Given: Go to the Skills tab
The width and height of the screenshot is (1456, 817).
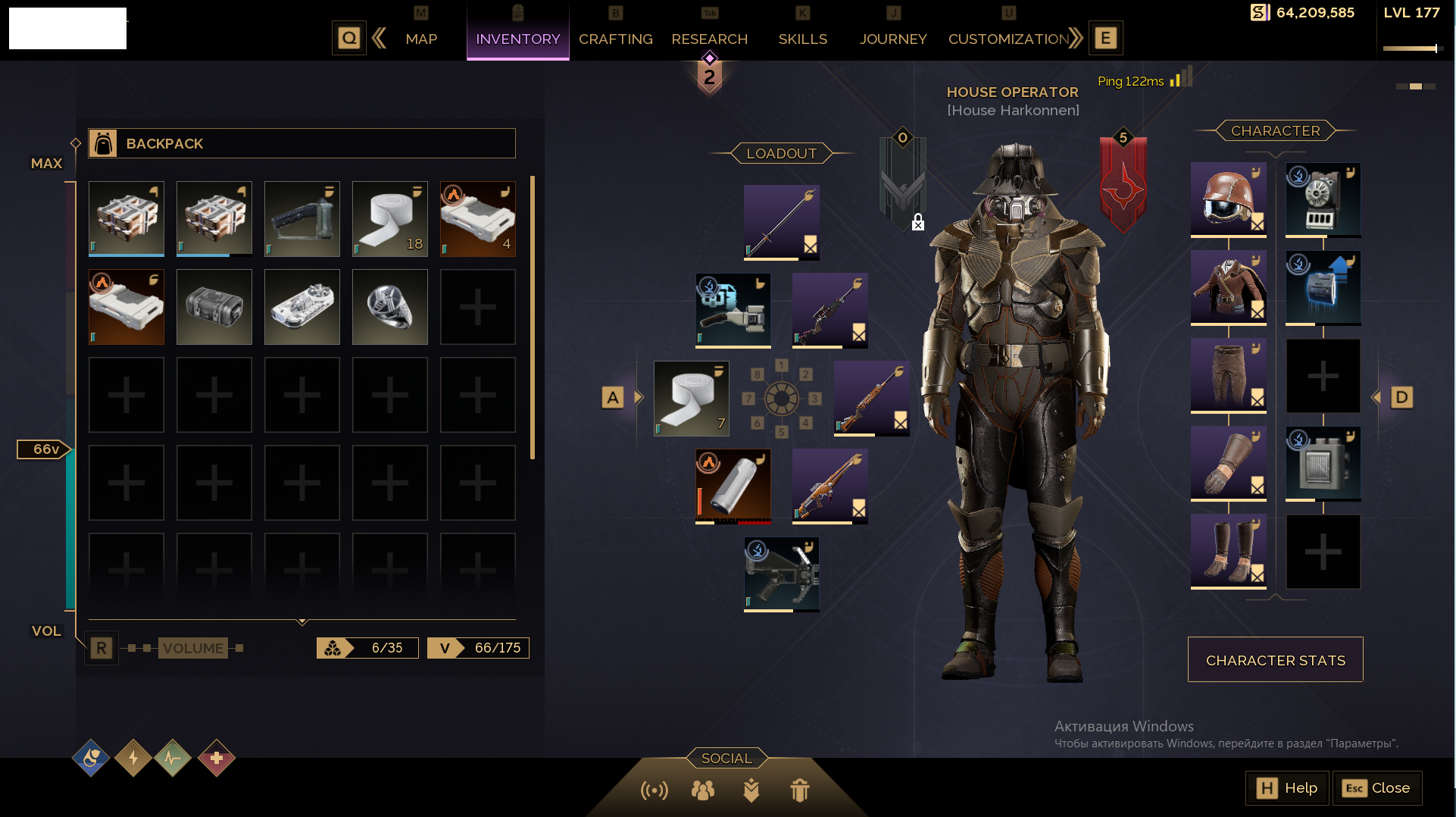Looking at the screenshot, I should 802,39.
